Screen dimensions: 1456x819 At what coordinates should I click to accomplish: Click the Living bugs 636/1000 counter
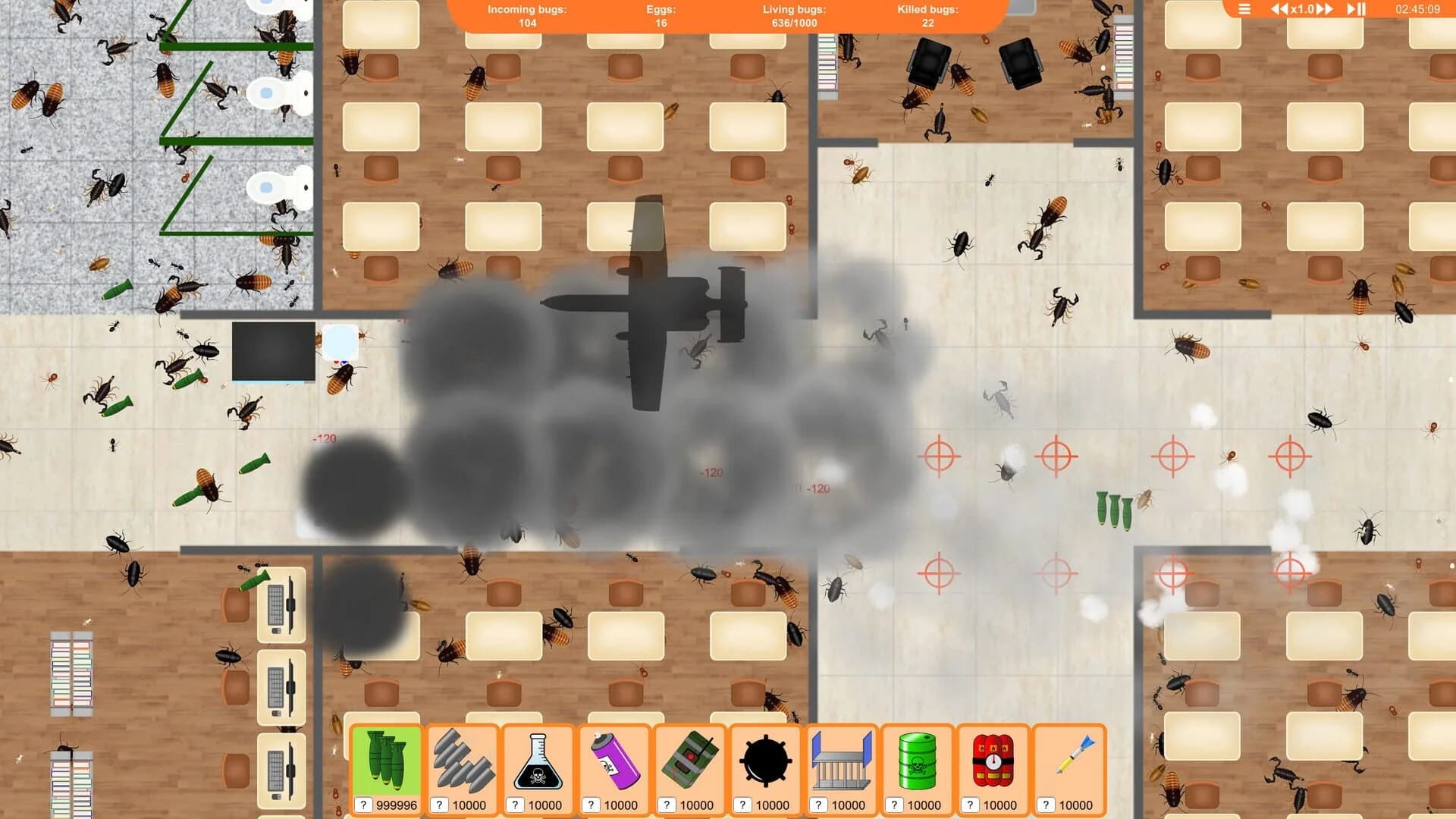793,16
